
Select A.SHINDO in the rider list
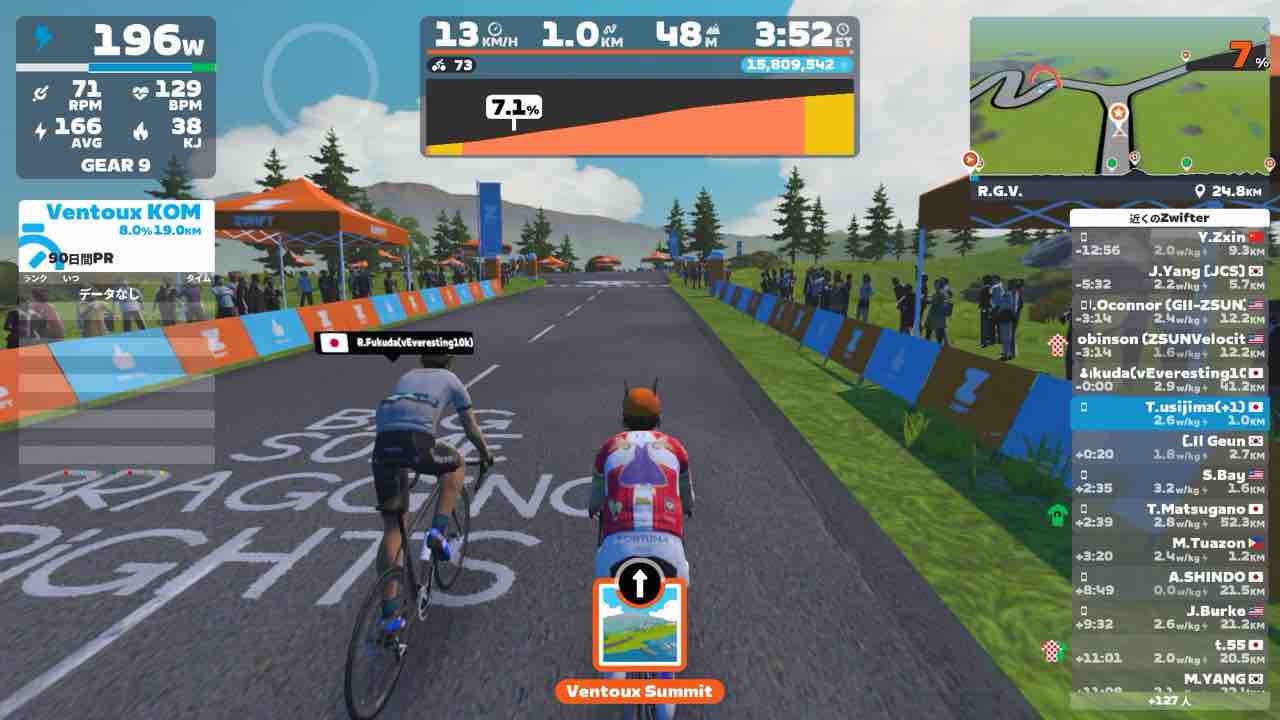click(1169, 584)
